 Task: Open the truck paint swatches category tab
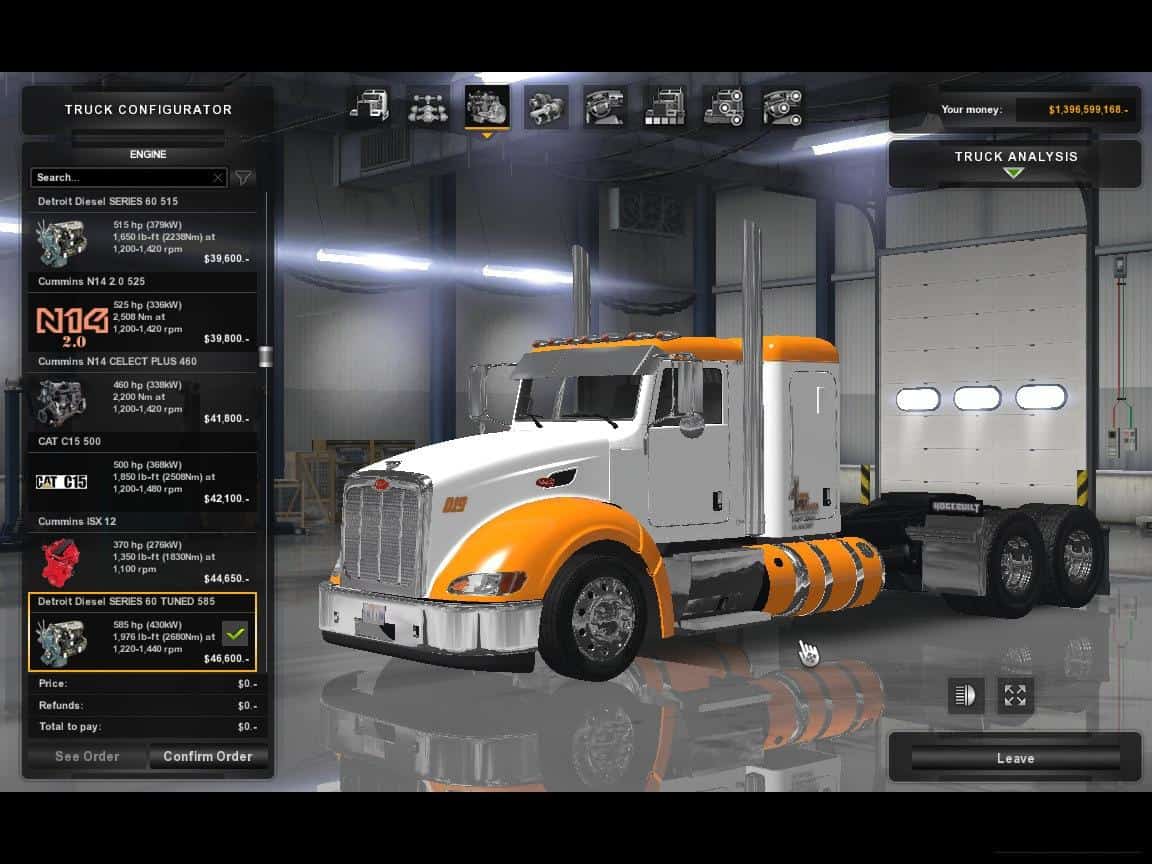tap(664, 106)
